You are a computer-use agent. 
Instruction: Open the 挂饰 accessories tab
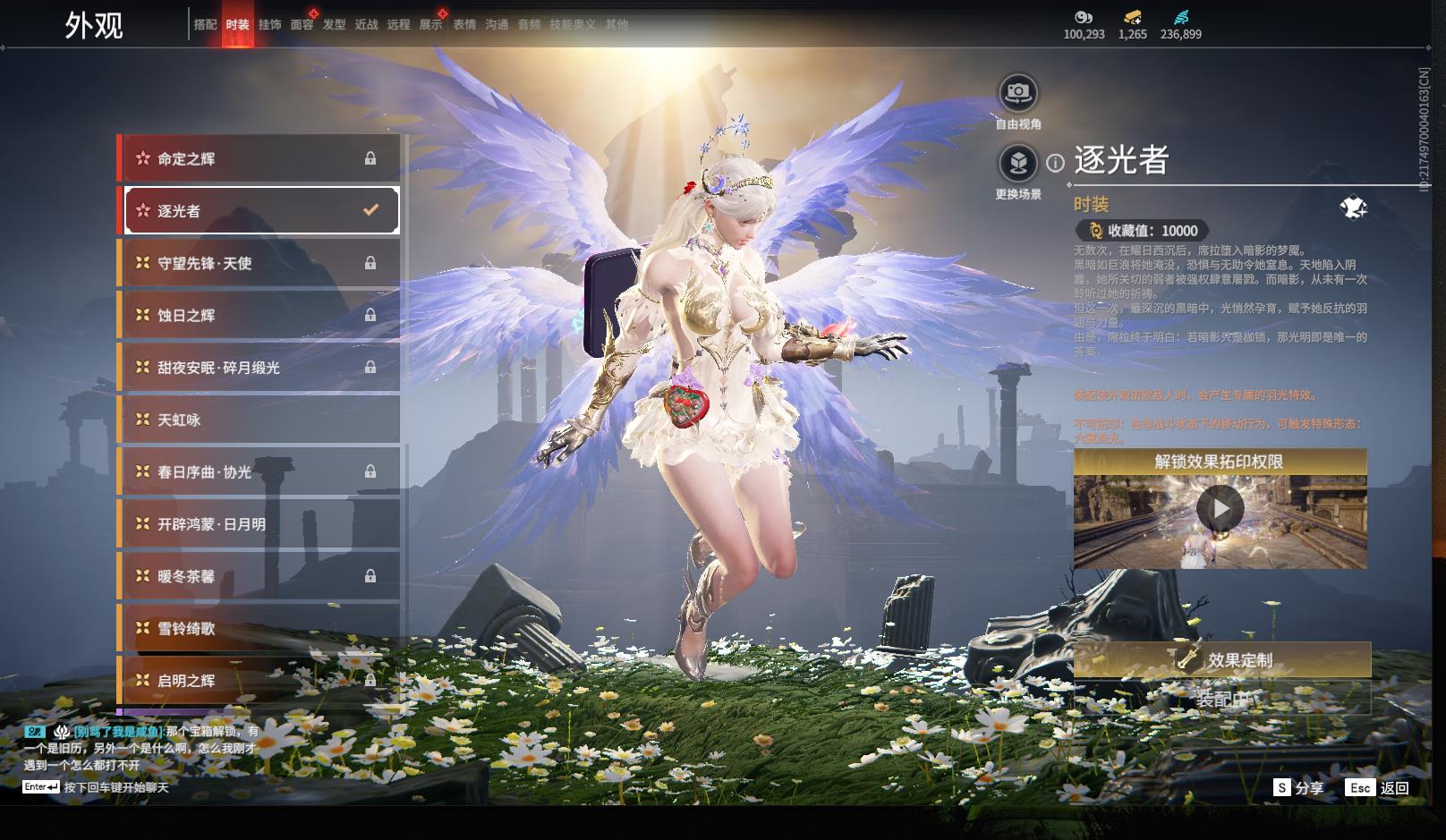click(269, 25)
